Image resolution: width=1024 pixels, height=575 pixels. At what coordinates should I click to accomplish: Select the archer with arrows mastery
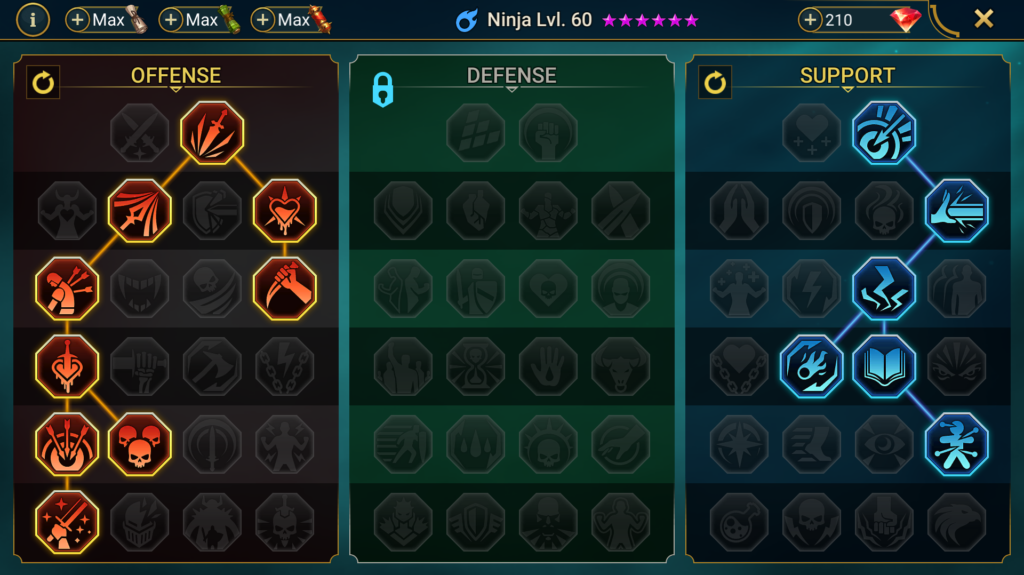[67, 288]
